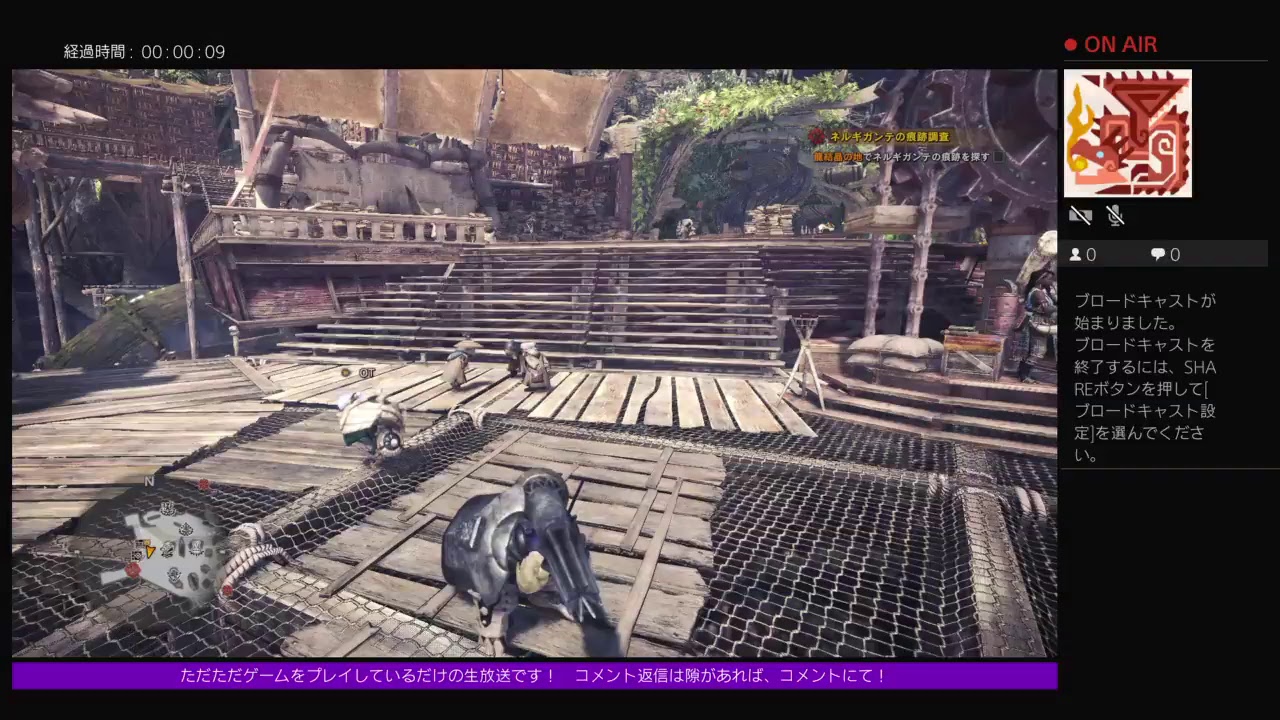Toggle the ON AIR indicator
This screenshot has width=1280, height=720.
[1113, 44]
